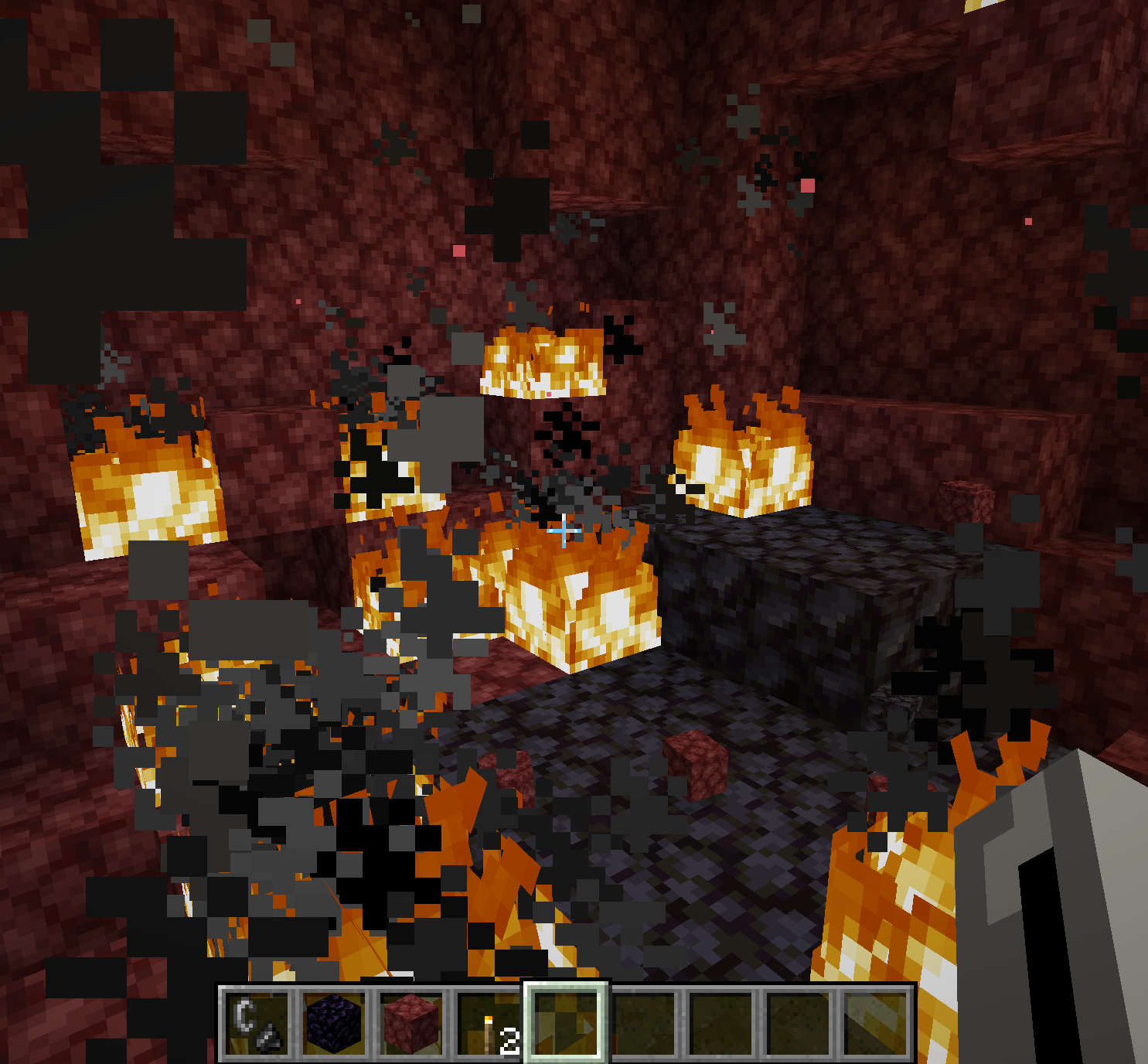The height and width of the screenshot is (1064, 1148).
Task: Click the floating red ember particle top right
Action: click(1028, 220)
